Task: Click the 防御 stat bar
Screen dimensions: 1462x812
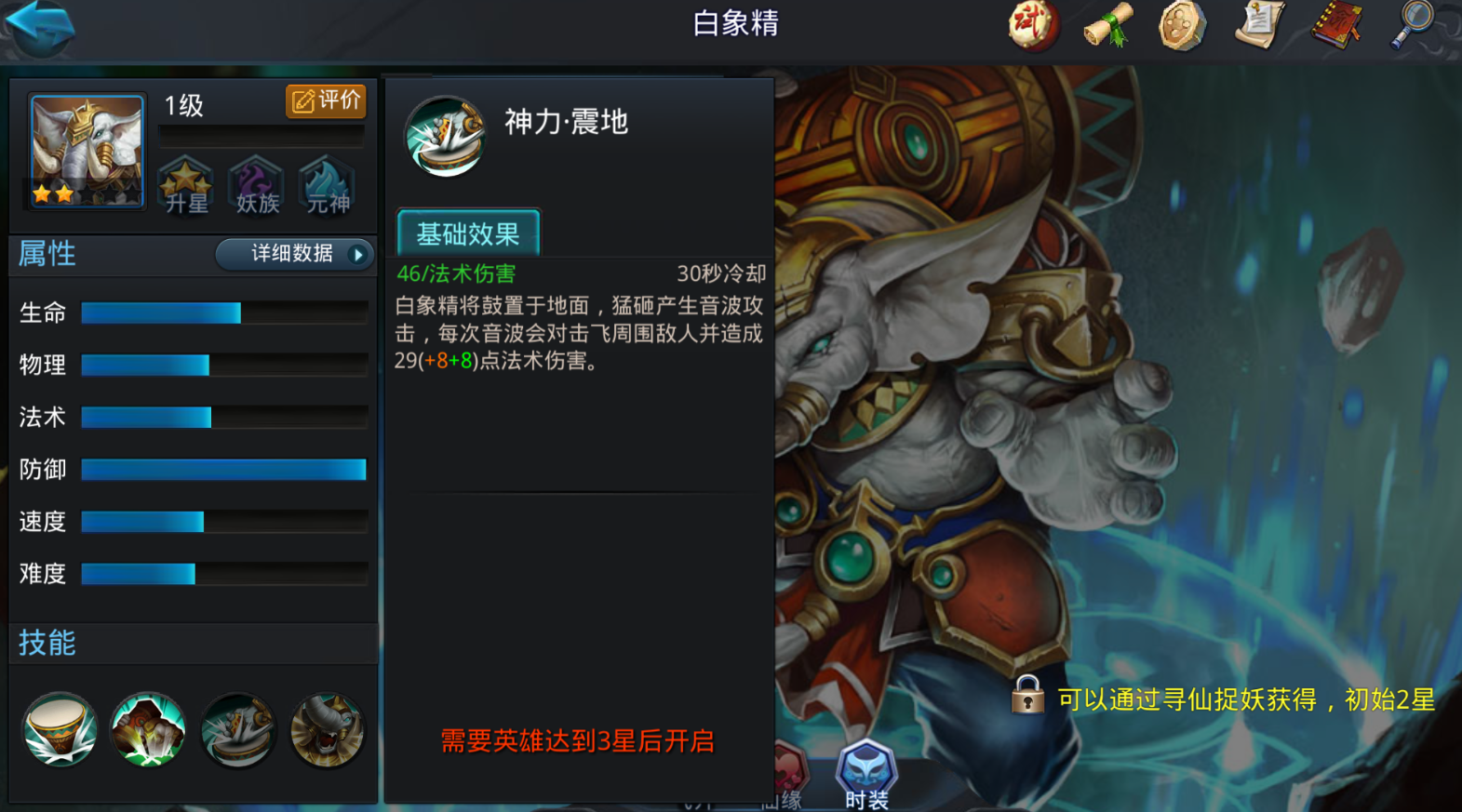Action: click(223, 470)
